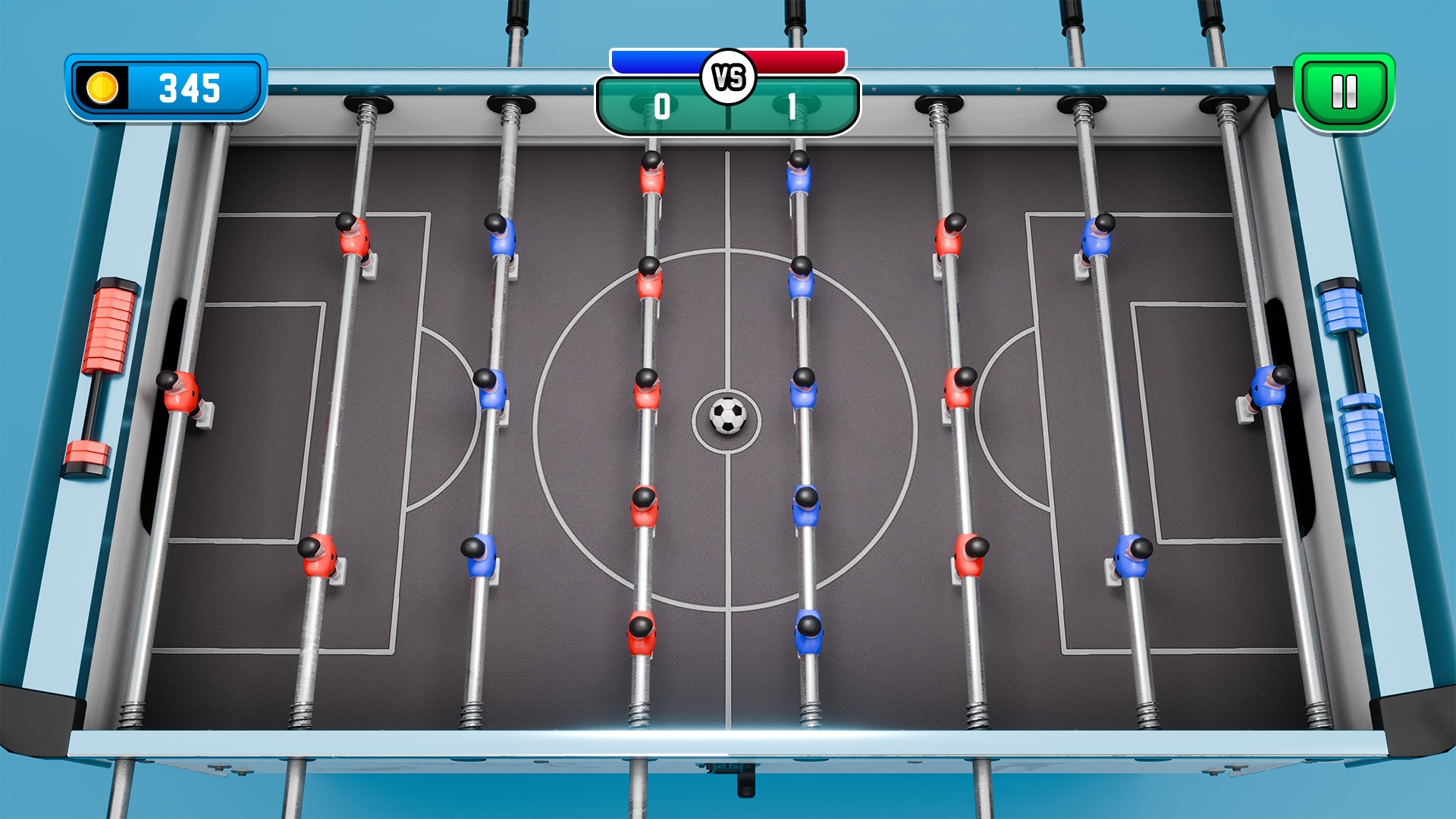This screenshot has height=819, width=1456.
Task: Expand the green scoreboard panel
Action: pyautogui.click(x=728, y=106)
